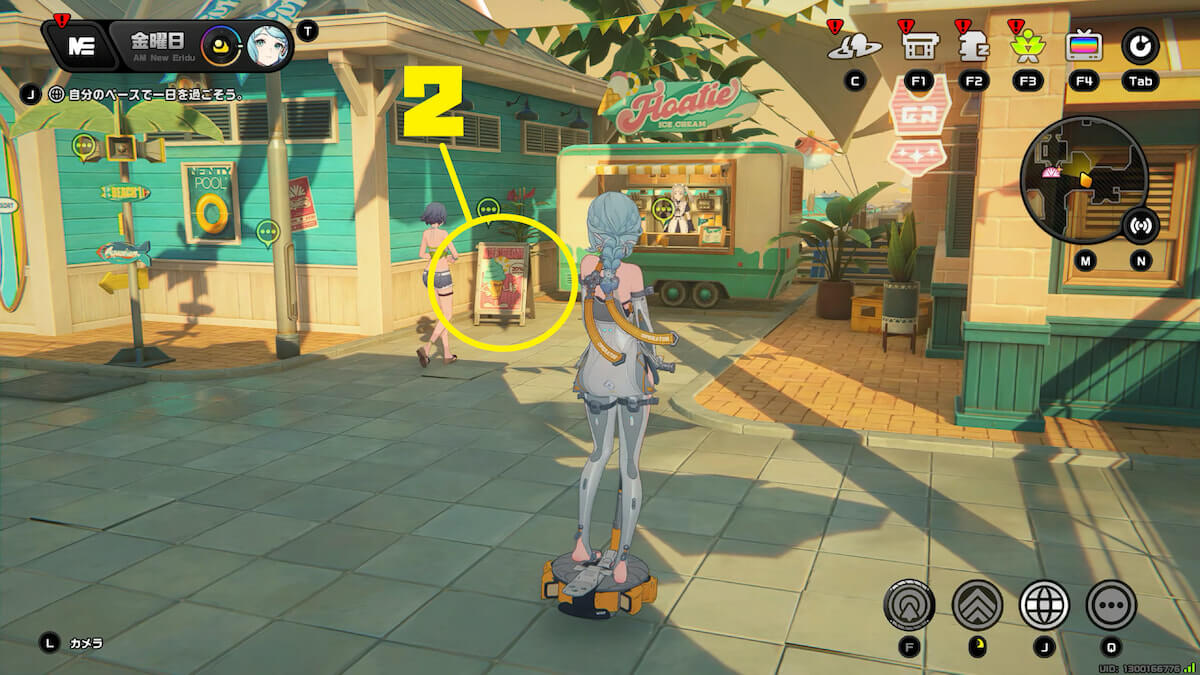This screenshot has width=1200, height=675.
Task: Activate the double-chevron sprint button
Action: tap(977, 604)
